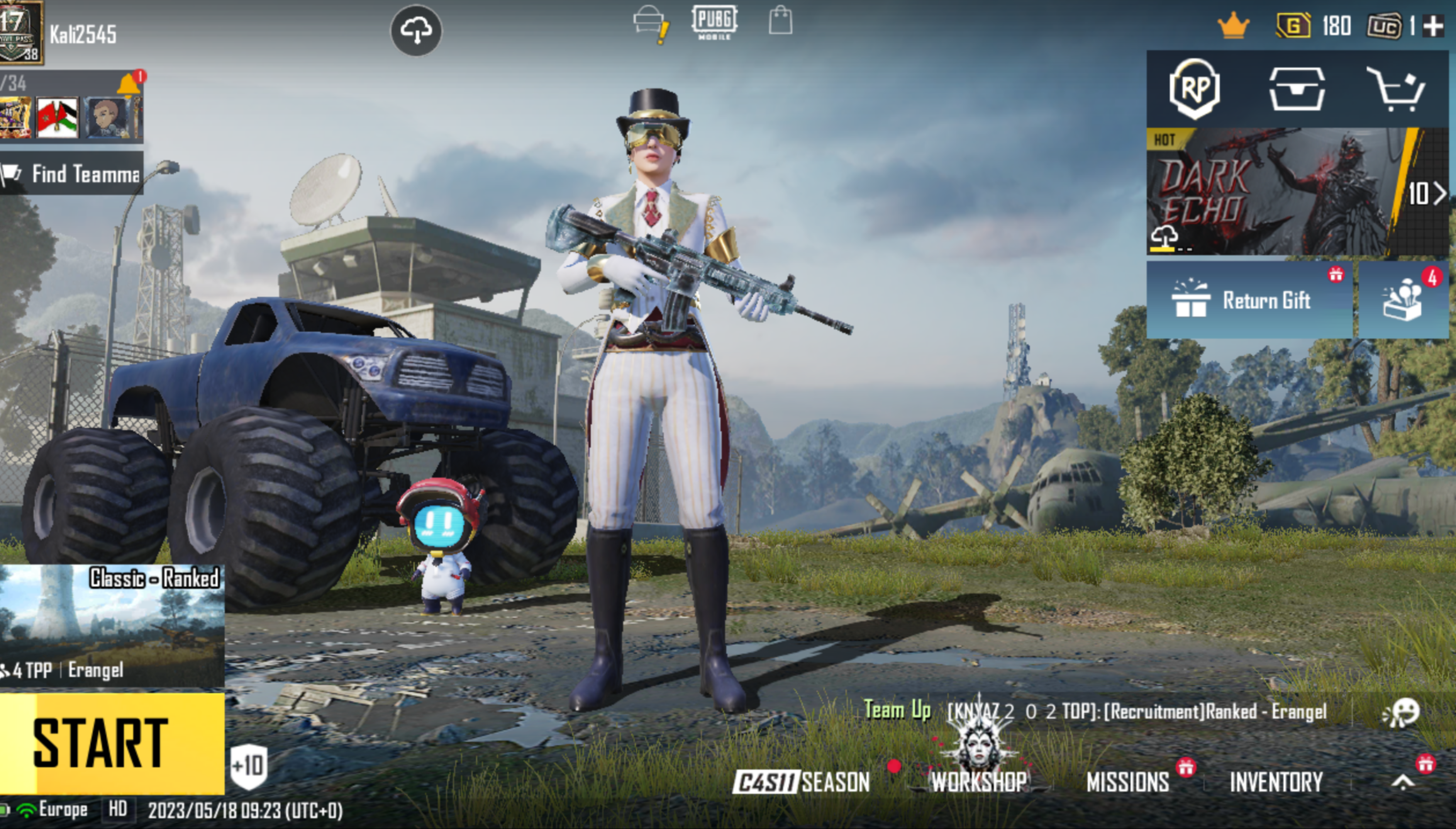Open the shop cart icon
This screenshot has width=1456, height=829.
[1397, 89]
